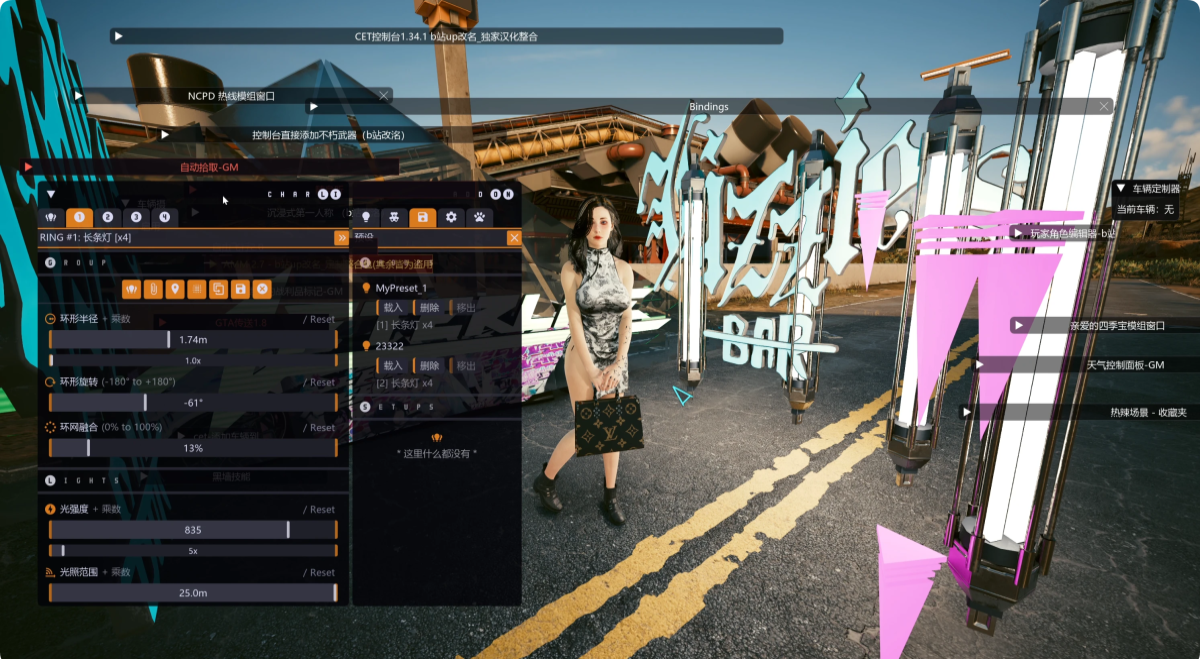Click the map pin icon in group toolbar
The height and width of the screenshot is (659, 1200).
pos(175,289)
